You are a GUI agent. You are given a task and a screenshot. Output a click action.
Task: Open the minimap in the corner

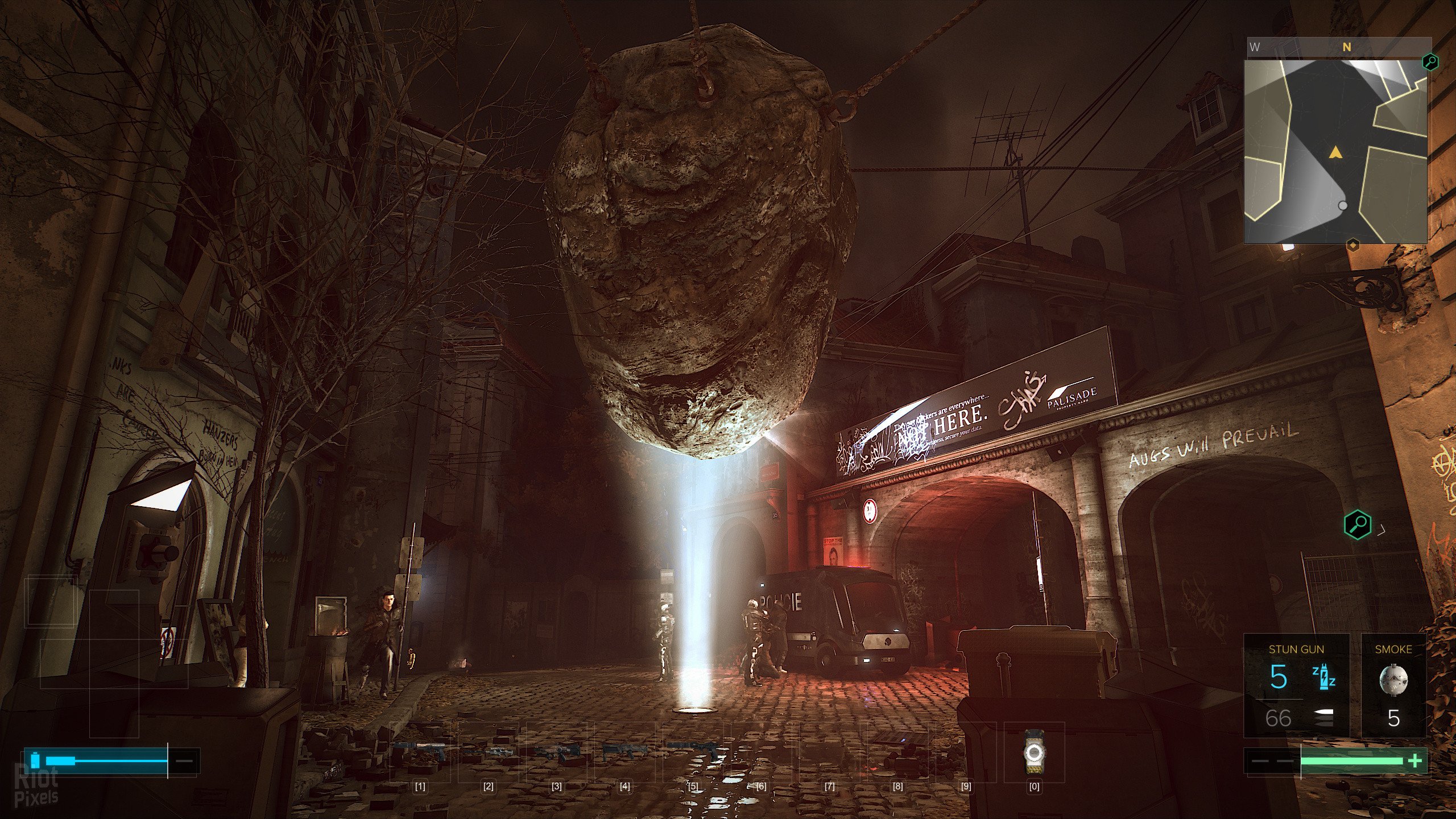(1335, 151)
